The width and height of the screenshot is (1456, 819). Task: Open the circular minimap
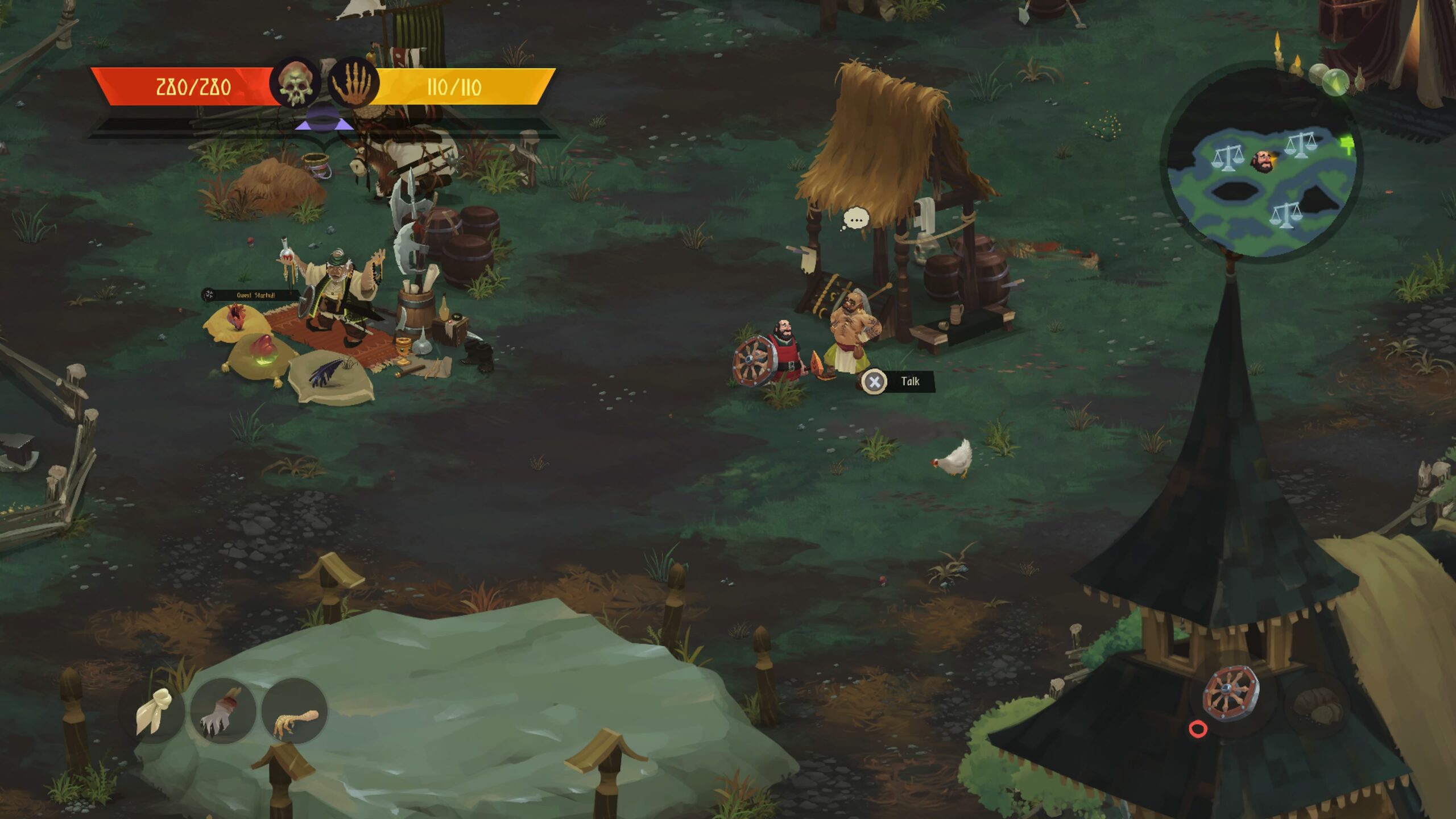point(1261,165)
